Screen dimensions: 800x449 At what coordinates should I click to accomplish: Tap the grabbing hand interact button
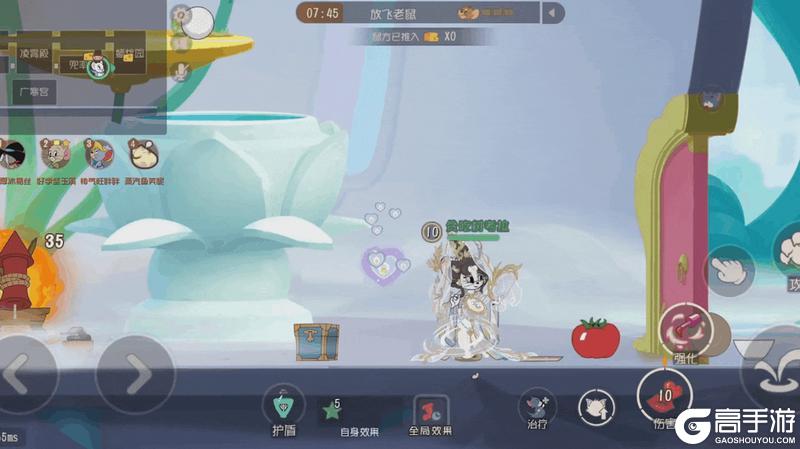[x=730, y=272]
